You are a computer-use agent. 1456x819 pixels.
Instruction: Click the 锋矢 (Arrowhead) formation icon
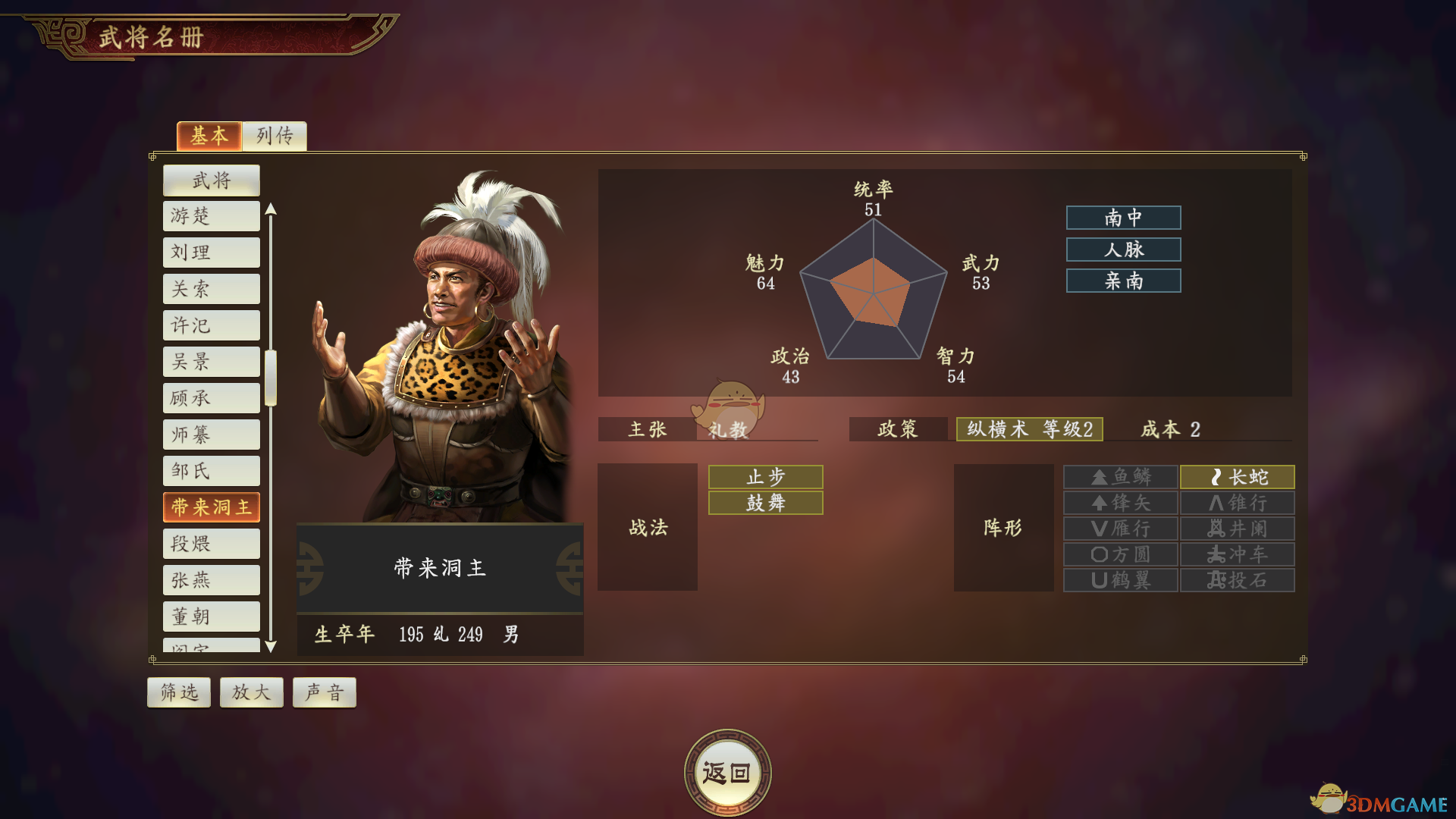[1120, 503]
